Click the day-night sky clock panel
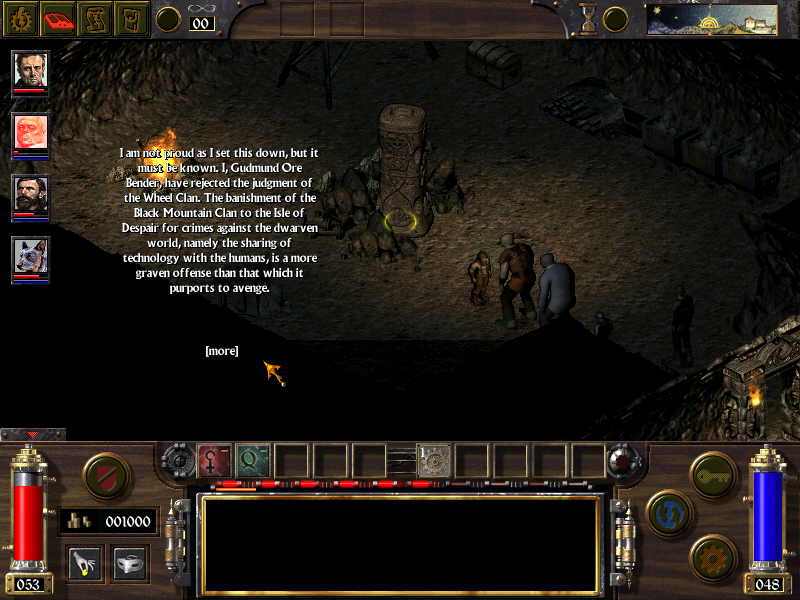The image size is (800, 600). (714, 18)
